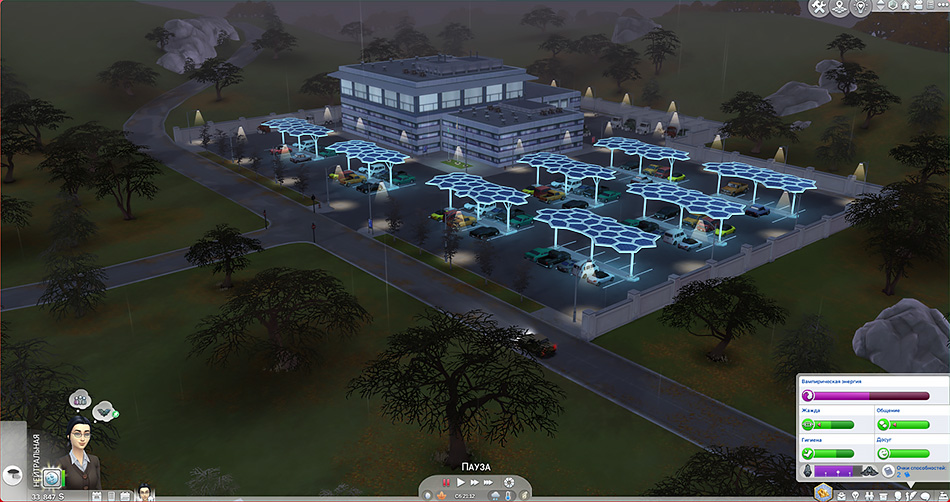
Task: Open the Gallery lightbulb button
Action: 860,8
